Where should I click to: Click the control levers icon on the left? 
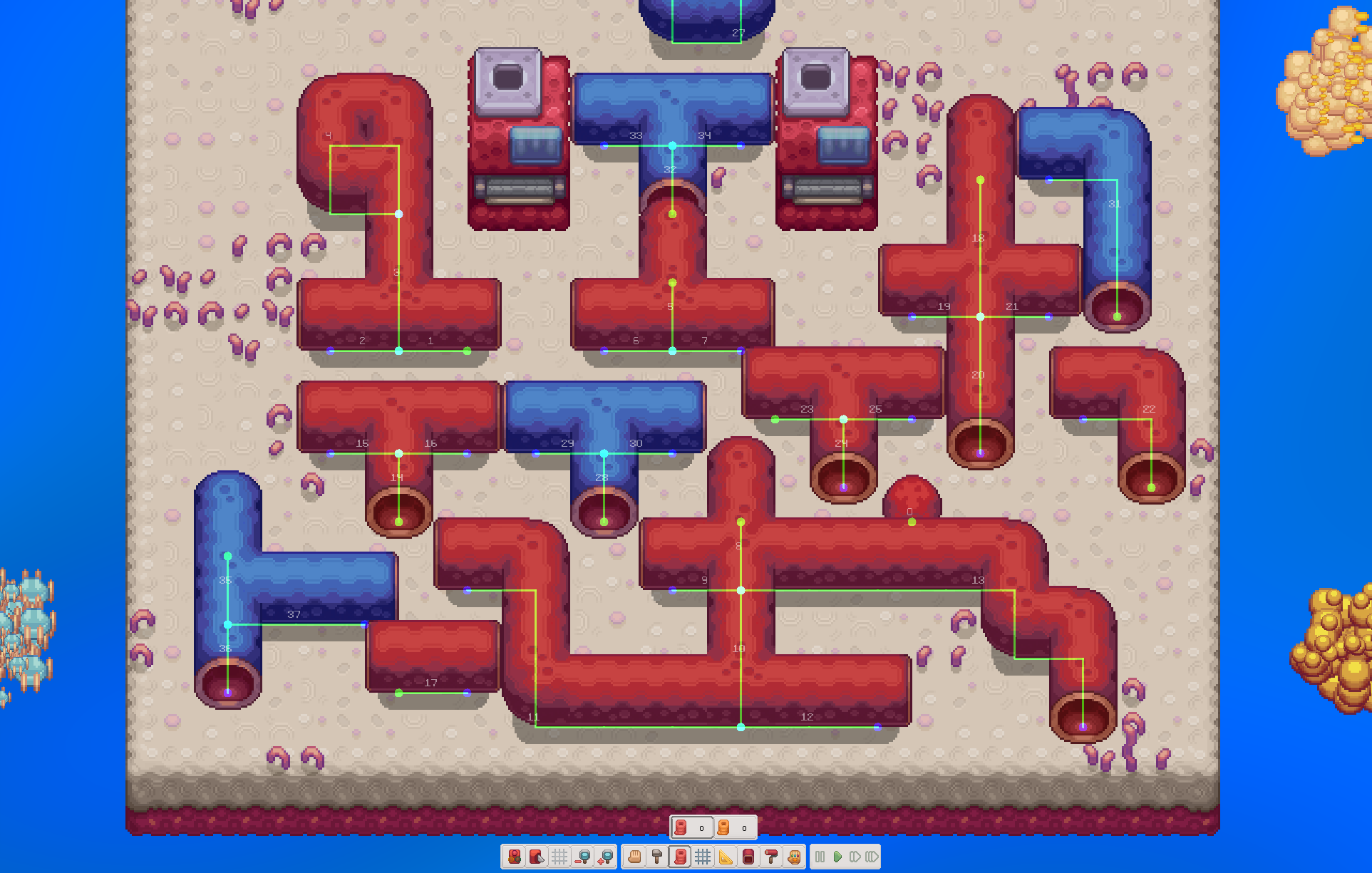coord(516,857)
